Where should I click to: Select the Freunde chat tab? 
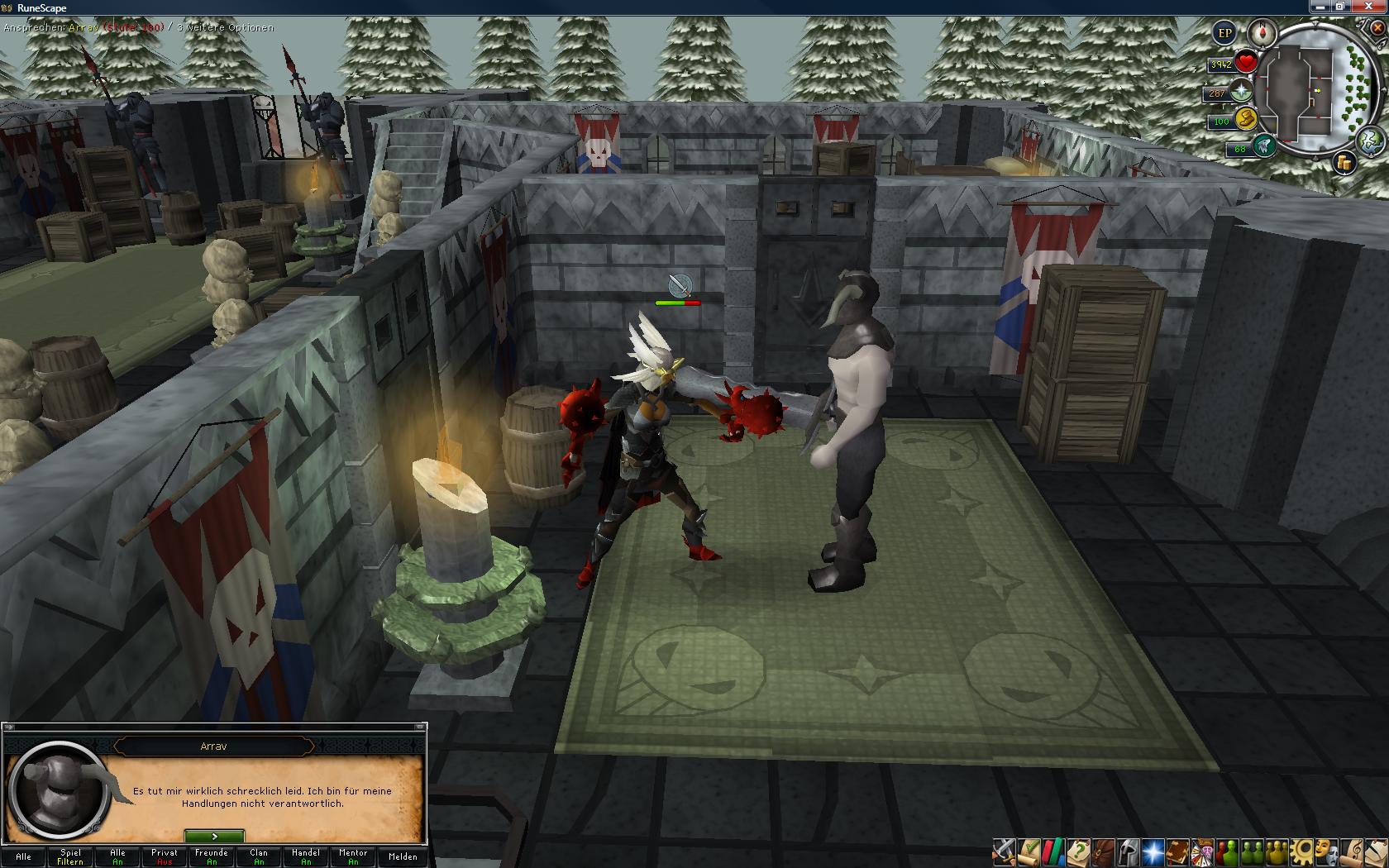pos(212,856)
